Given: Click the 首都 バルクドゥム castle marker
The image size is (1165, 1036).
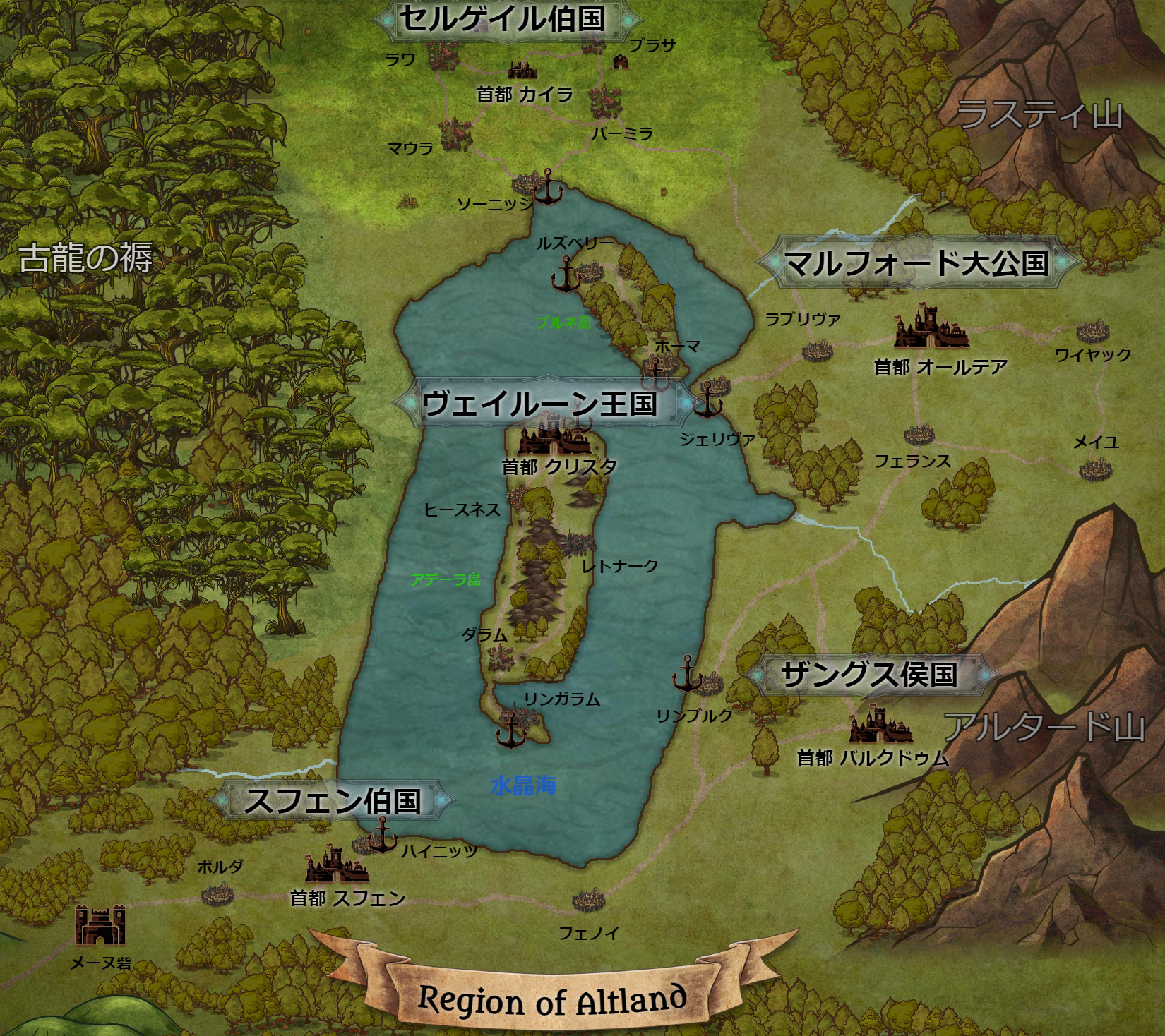Looking at the screenshot, I should coord(878,728).
